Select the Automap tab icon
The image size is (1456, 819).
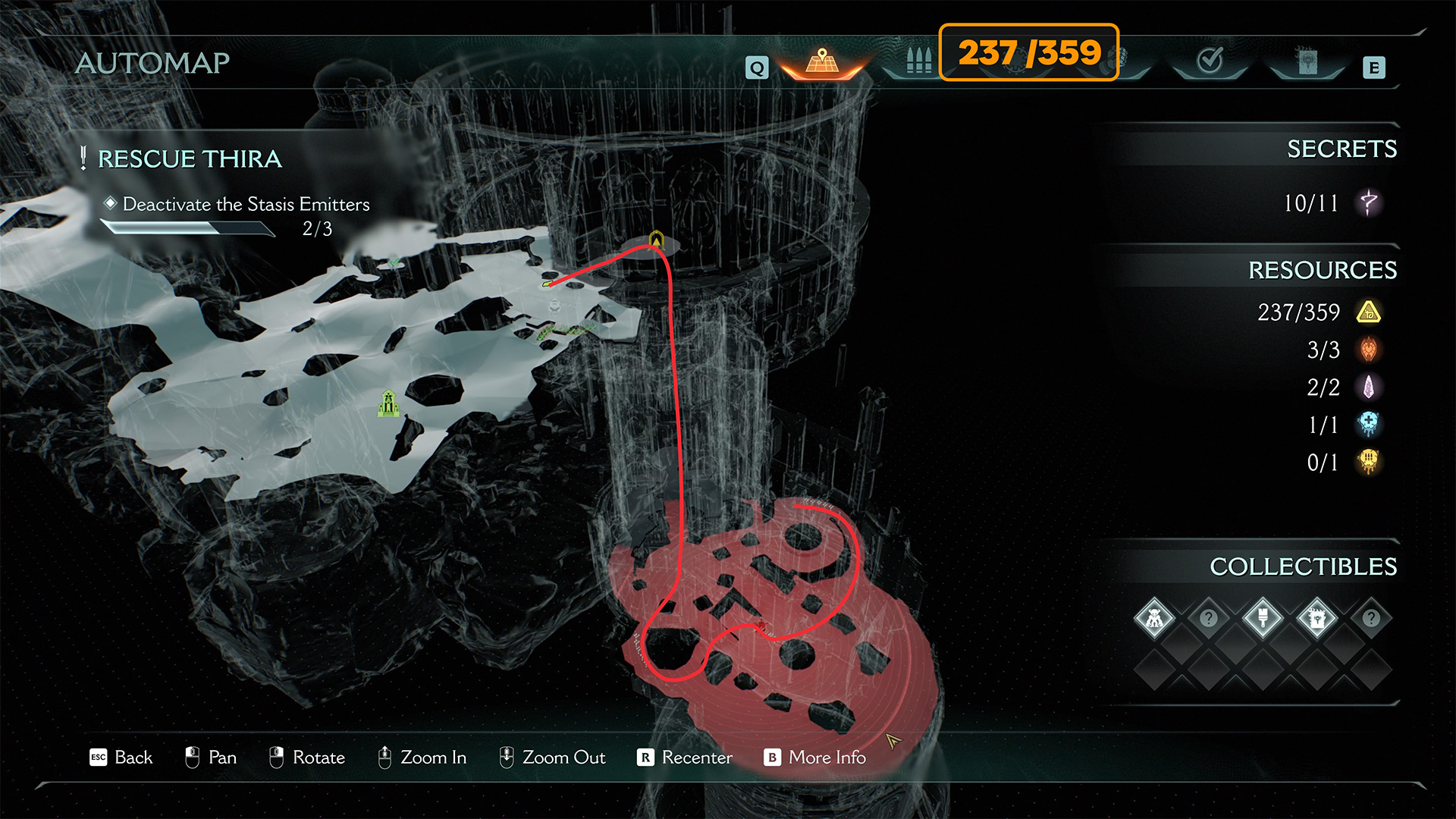point(823,61)
